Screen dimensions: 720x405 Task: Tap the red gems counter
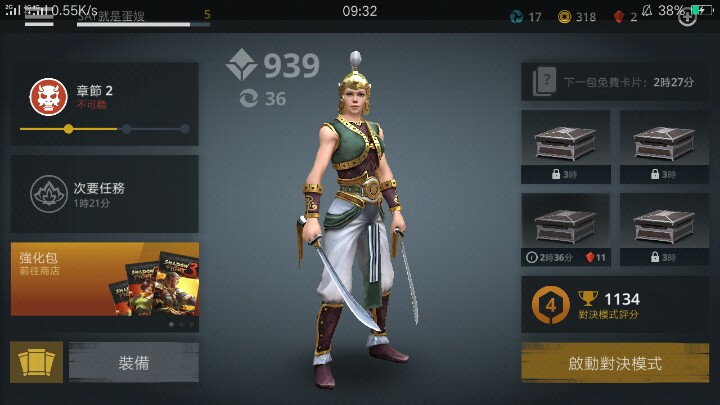pyautogui.click(x=625, y=17)
